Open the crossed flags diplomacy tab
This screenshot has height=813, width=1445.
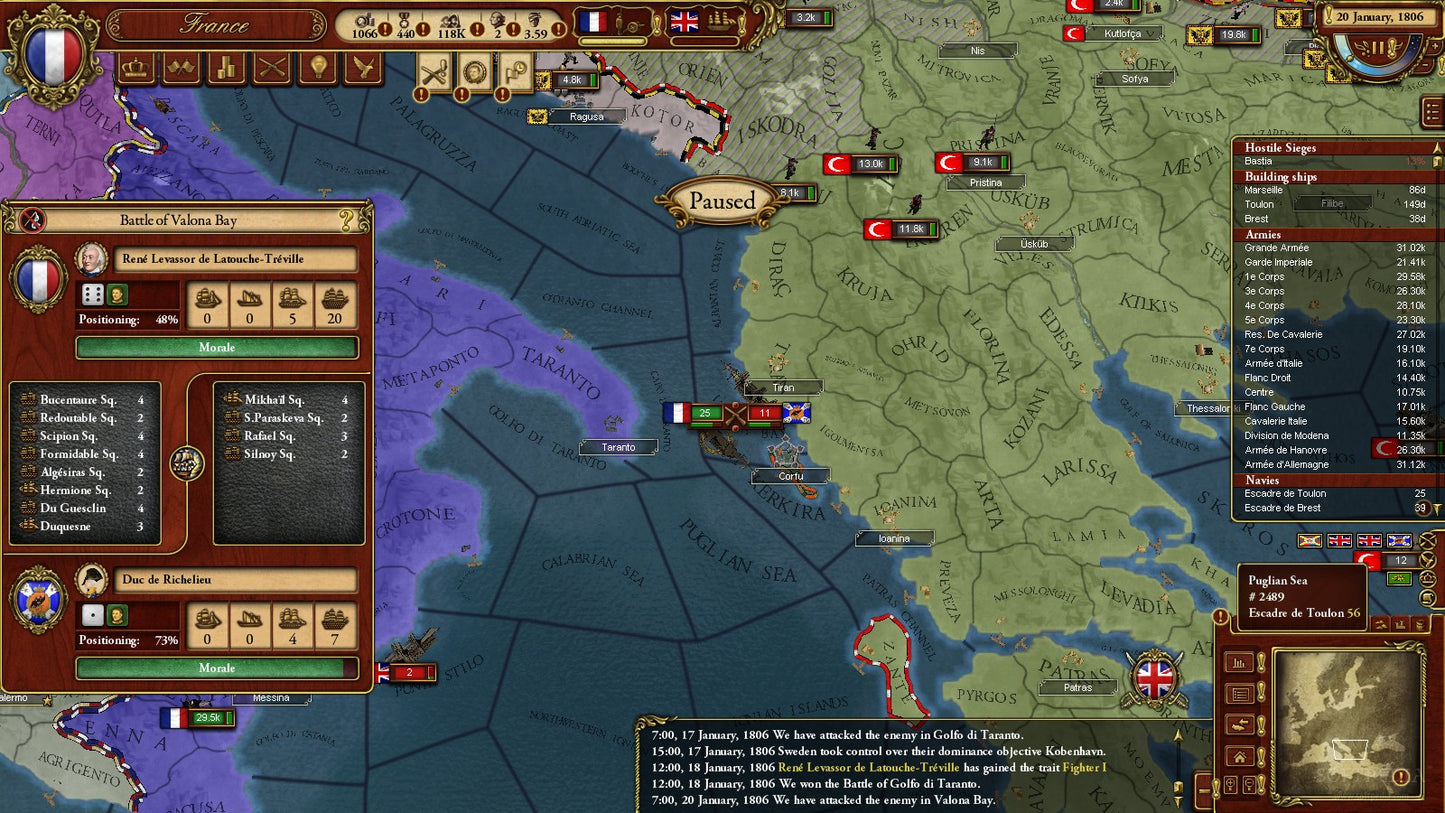tap(181, 68)
